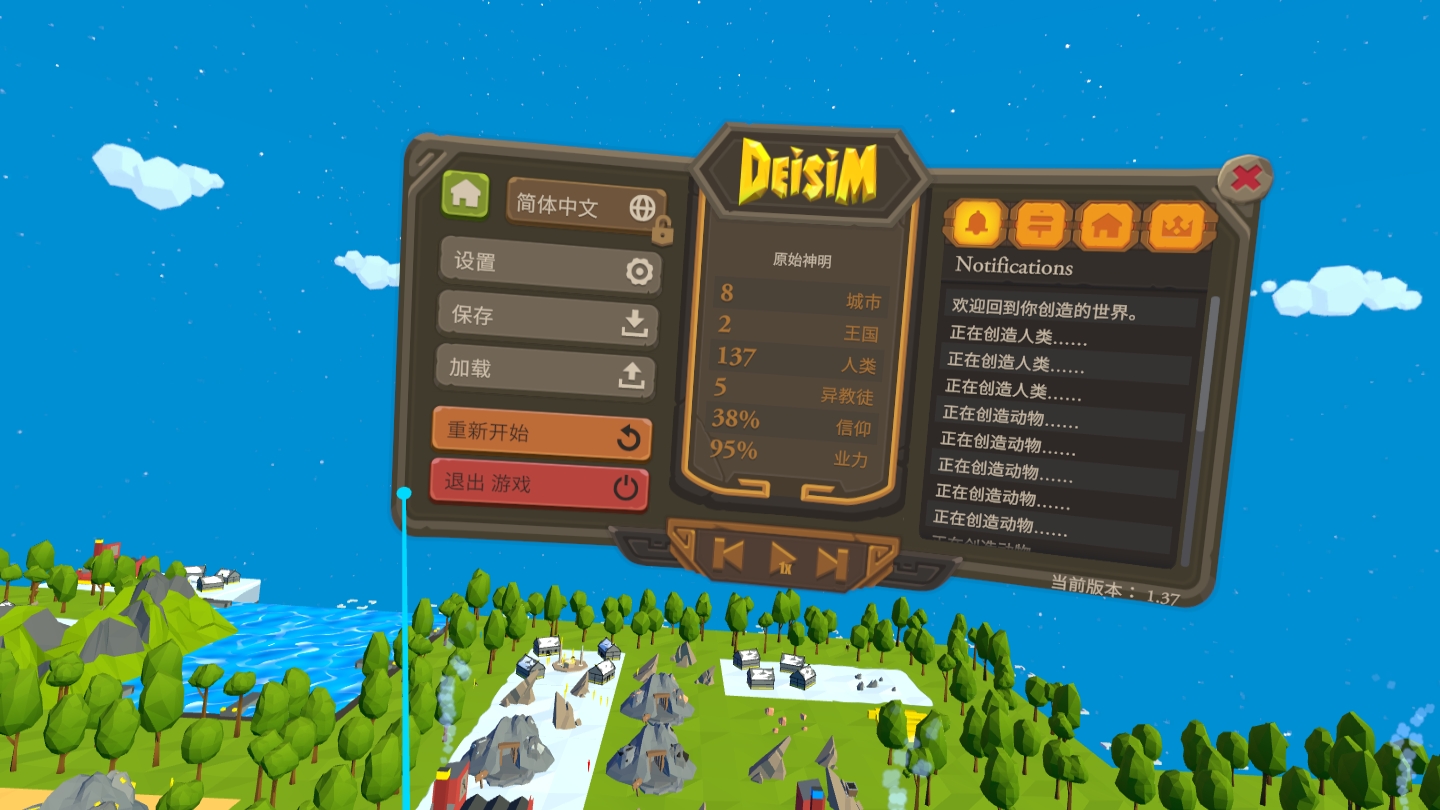
Task: Click the orange 重新开始 restart button
Action: (541, 435)
